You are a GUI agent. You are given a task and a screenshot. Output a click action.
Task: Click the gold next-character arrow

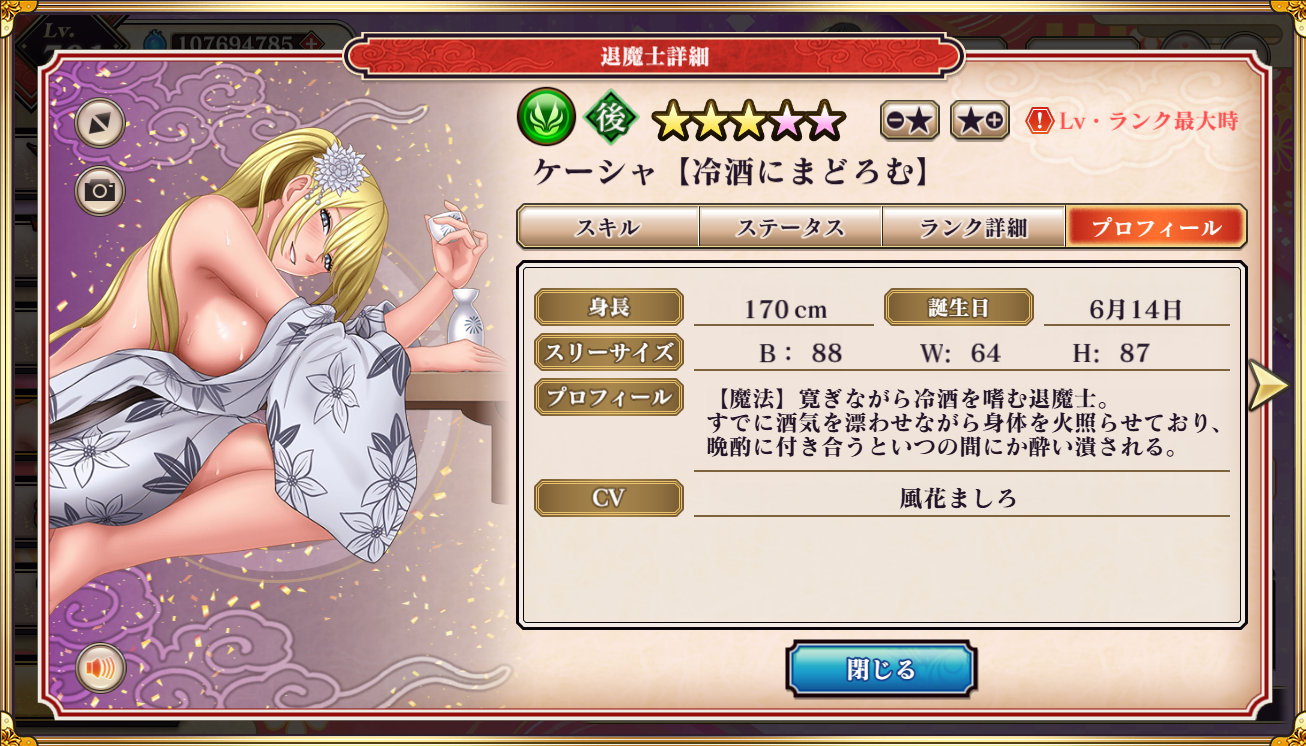(x=1268, y=385)
